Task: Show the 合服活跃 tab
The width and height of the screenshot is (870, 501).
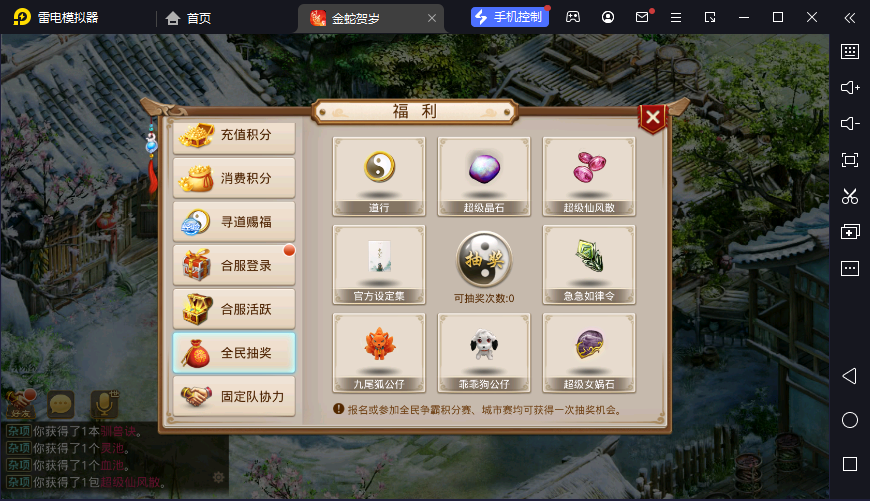Action: coord(234,309)
